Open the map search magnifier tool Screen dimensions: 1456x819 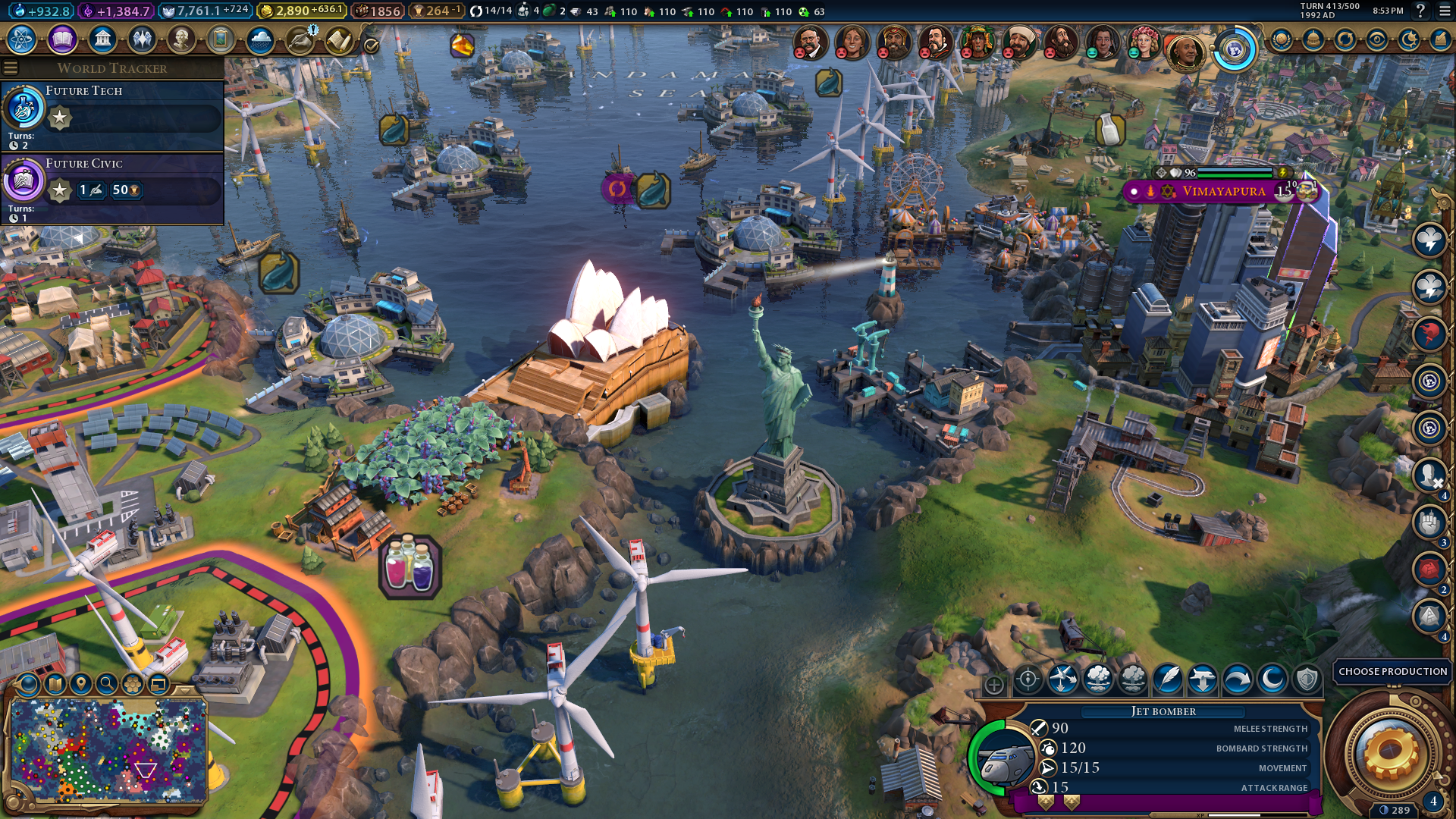pos(107,684)
